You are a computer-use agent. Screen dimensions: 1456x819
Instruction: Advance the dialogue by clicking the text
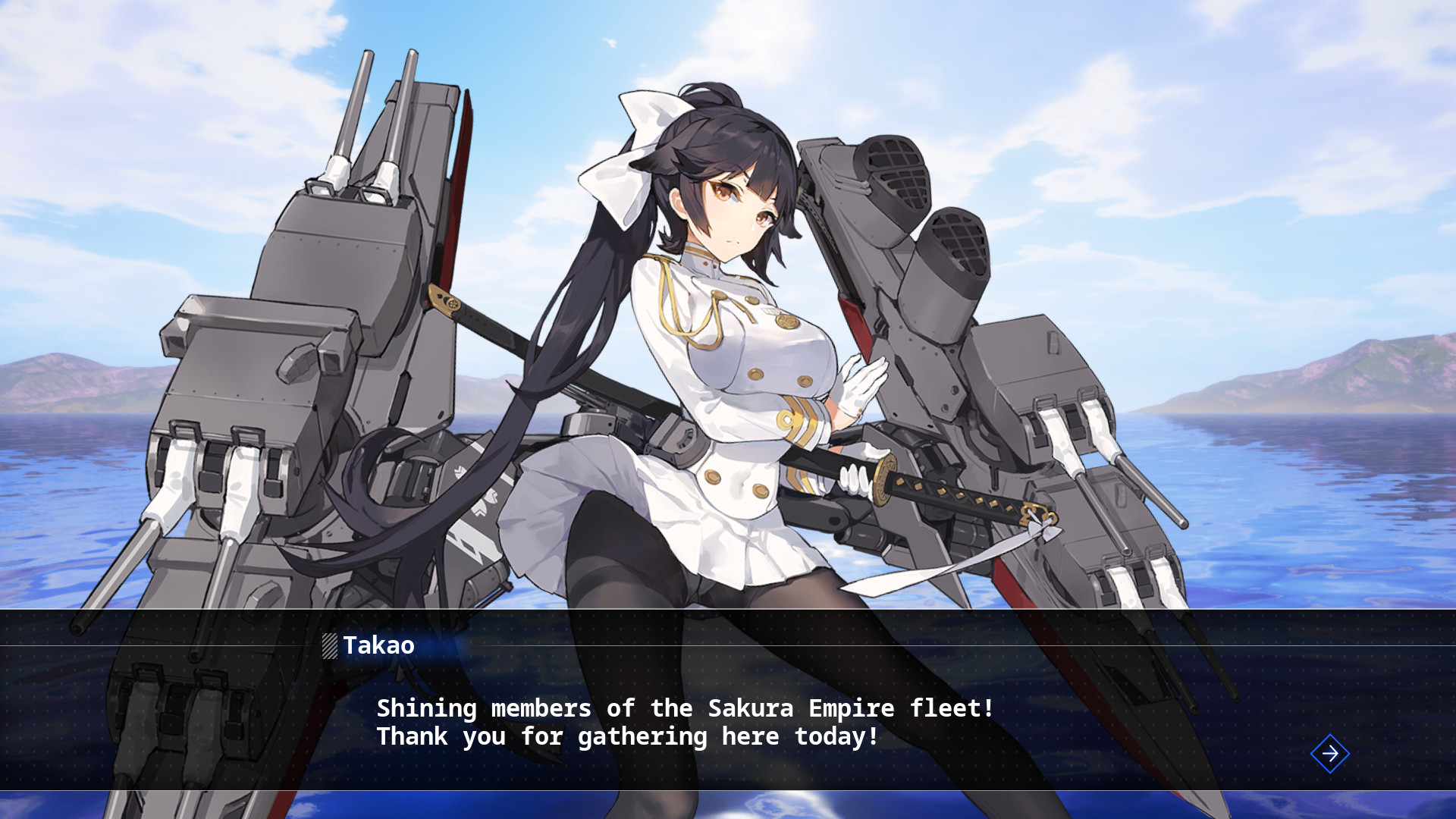[x=682, y=720]
